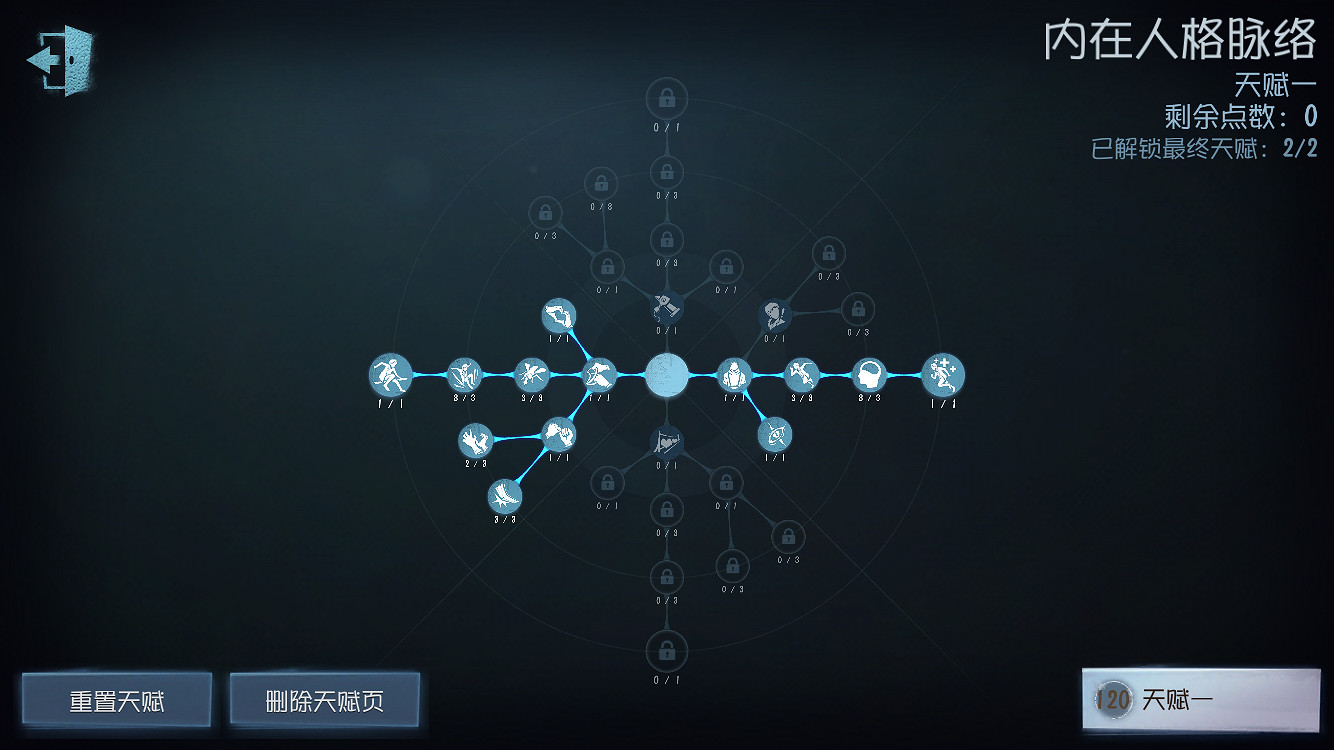
Task: Click the locked 0/3 padlock node at the bottom
Action: (665, 578)
